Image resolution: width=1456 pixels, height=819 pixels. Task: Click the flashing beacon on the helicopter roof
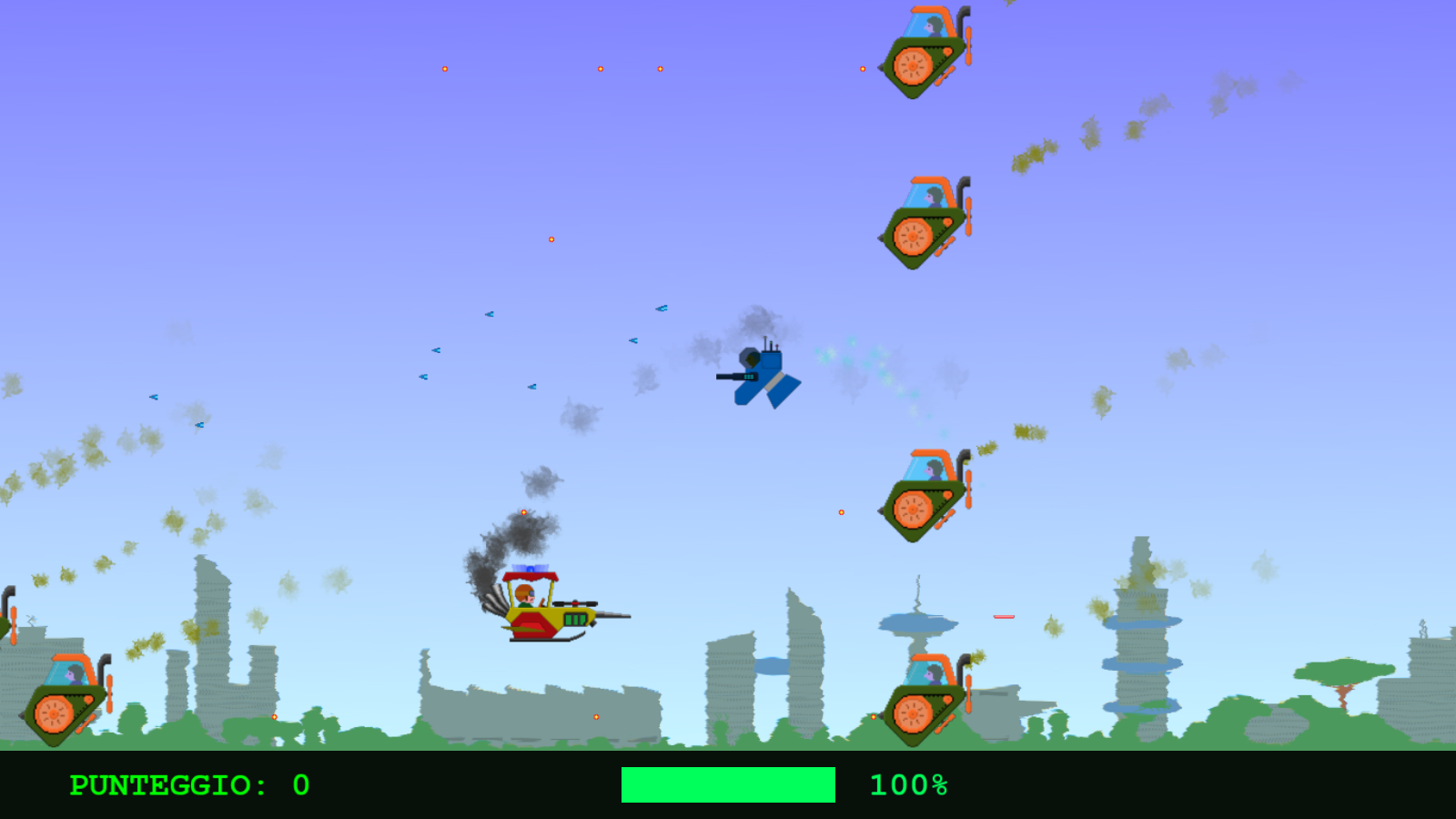529,571
